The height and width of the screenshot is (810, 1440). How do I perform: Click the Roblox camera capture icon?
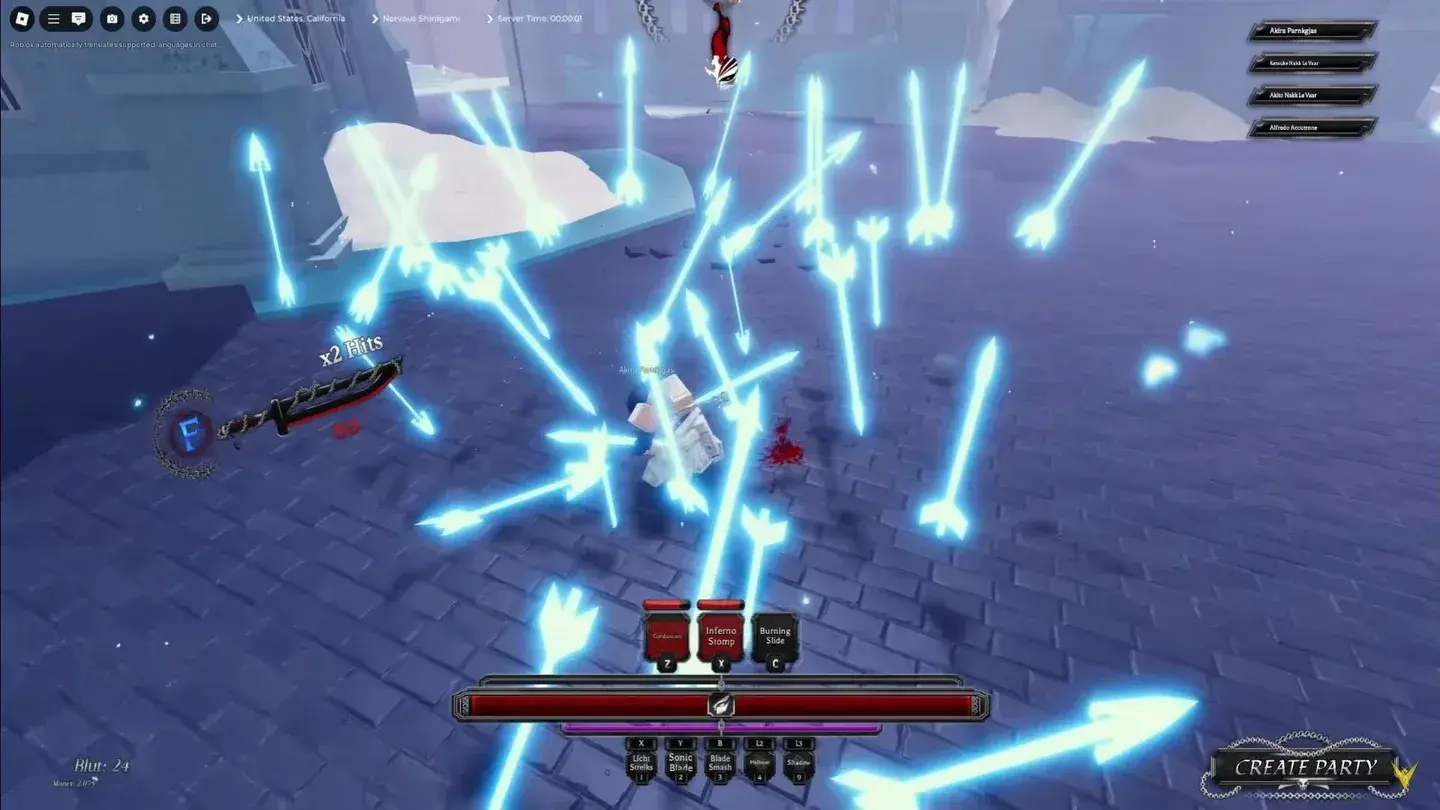pos(111,18)
